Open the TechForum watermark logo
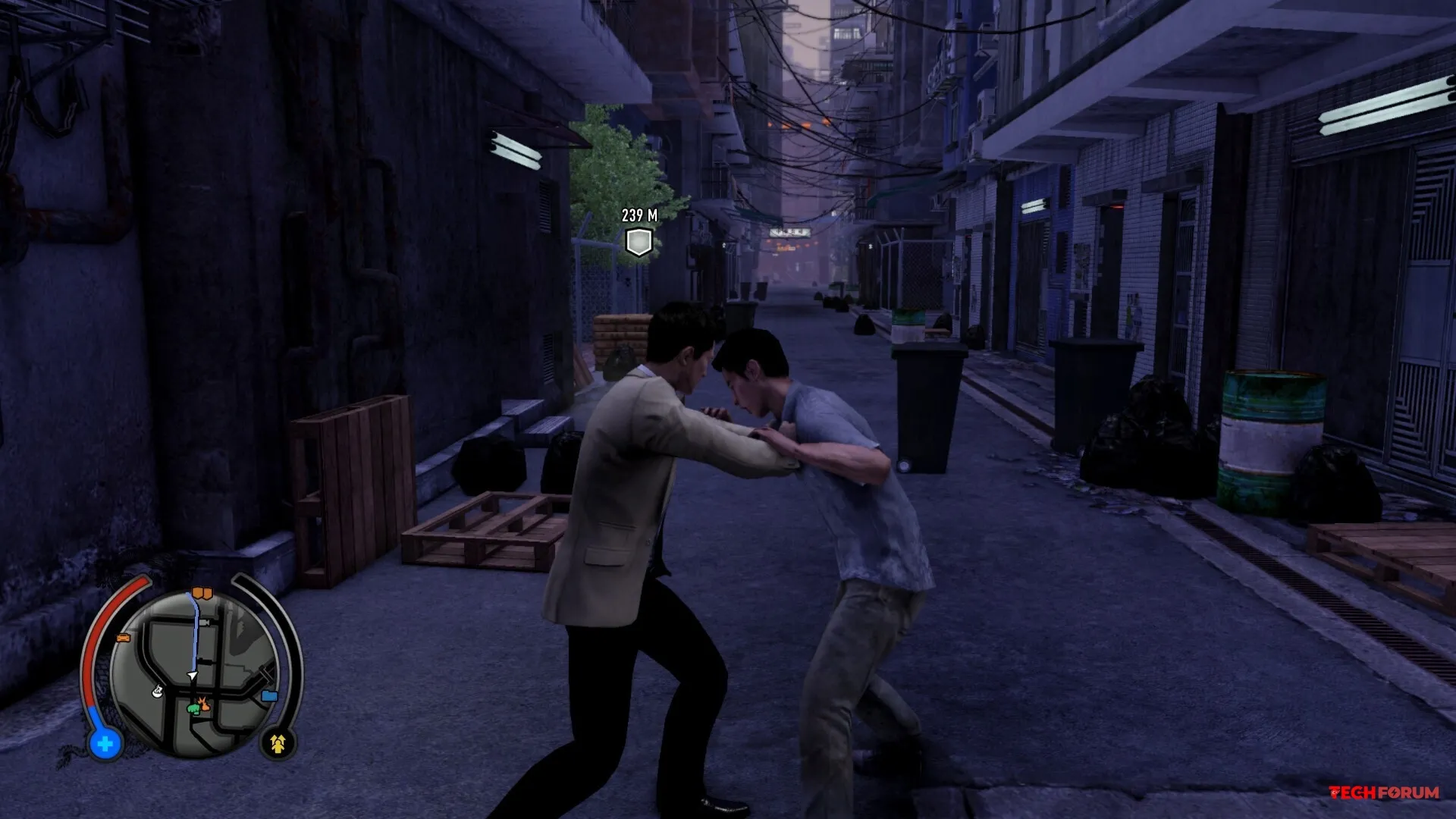1456x819 pixels. [x=1384, y=792]
